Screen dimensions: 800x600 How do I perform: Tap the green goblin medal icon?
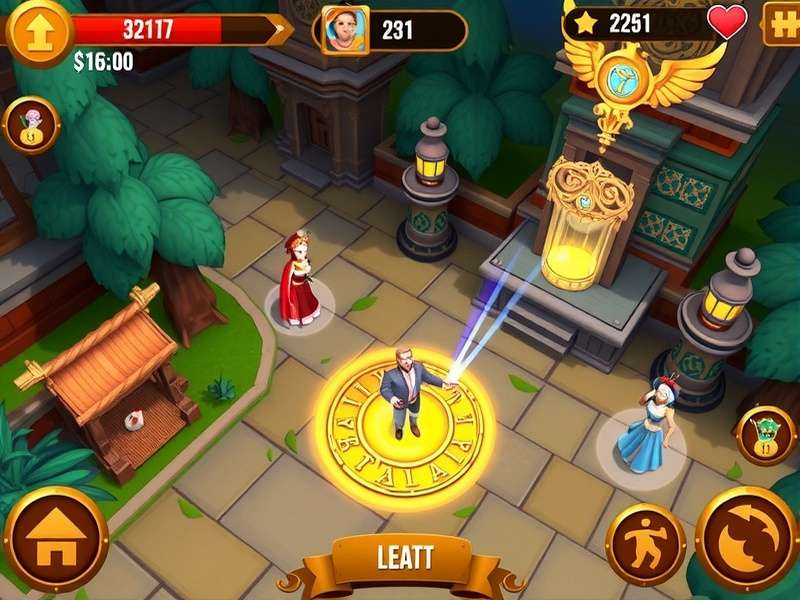(766, 434)
